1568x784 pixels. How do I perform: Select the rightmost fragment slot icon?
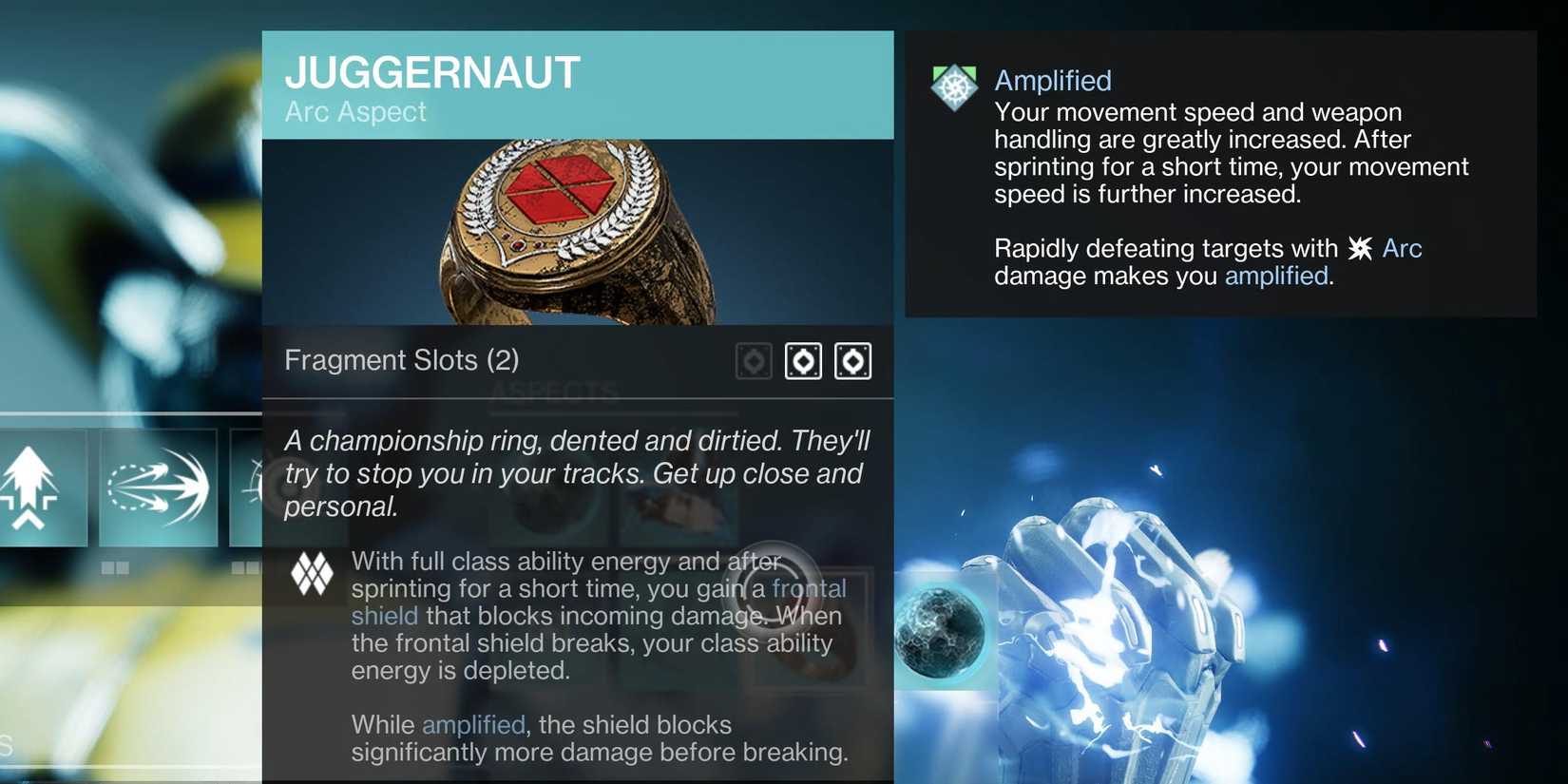click(853, 360)
